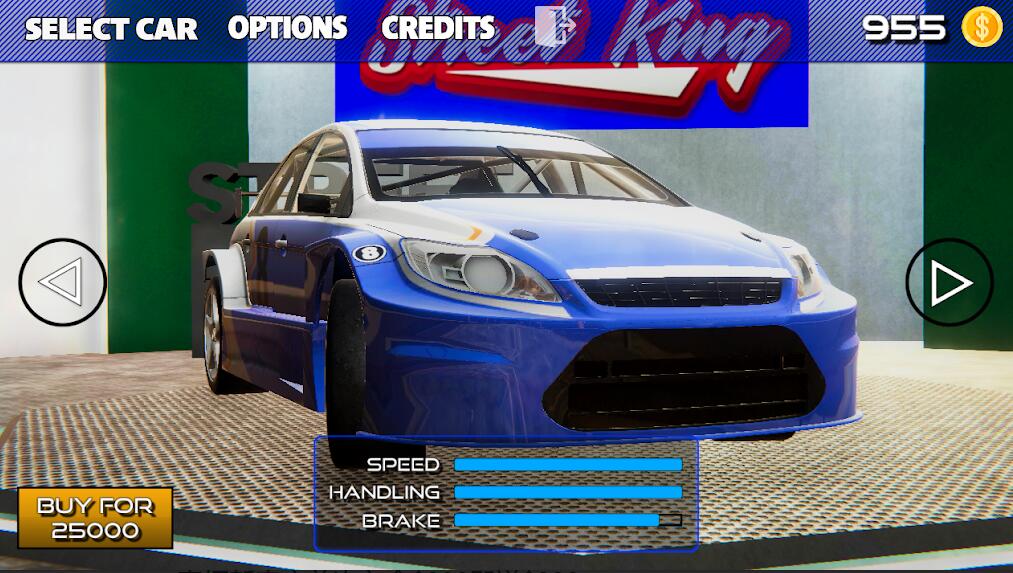The width and height of the screenshot is (1013, 573).
Task: Buy the car for 25000
Action: [95, 517]
